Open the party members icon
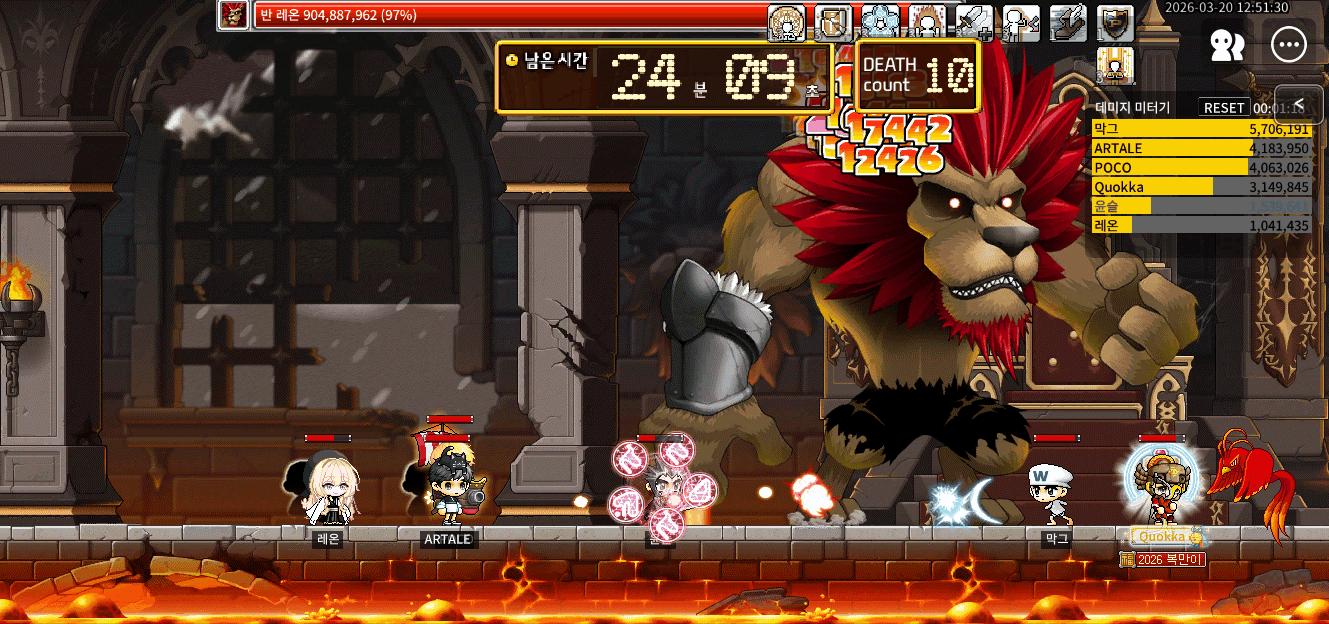The height and width of the screenshot is (624, 1329). click(x=1226, y=44)
